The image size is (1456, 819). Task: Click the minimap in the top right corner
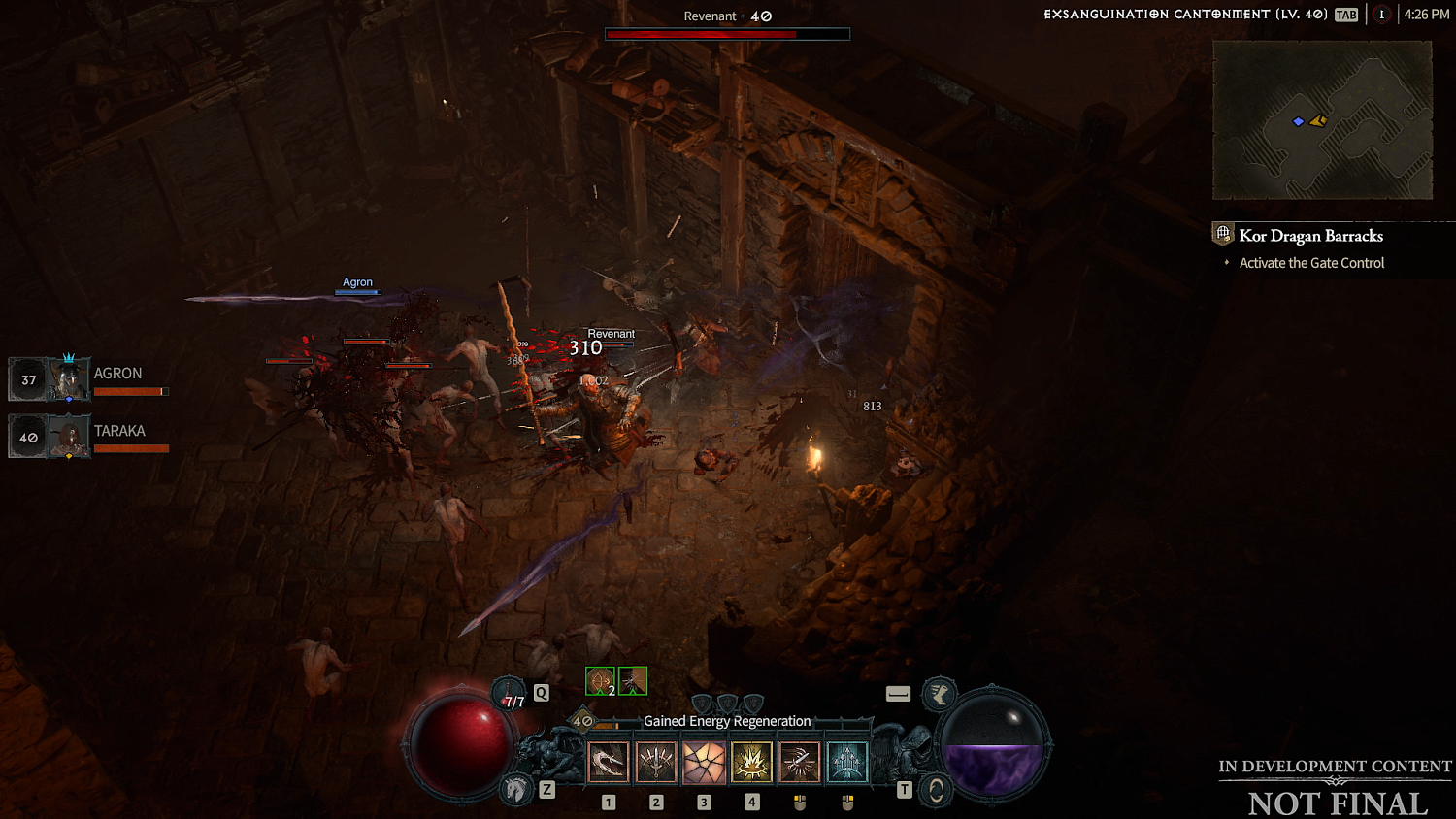(1322, 120)
